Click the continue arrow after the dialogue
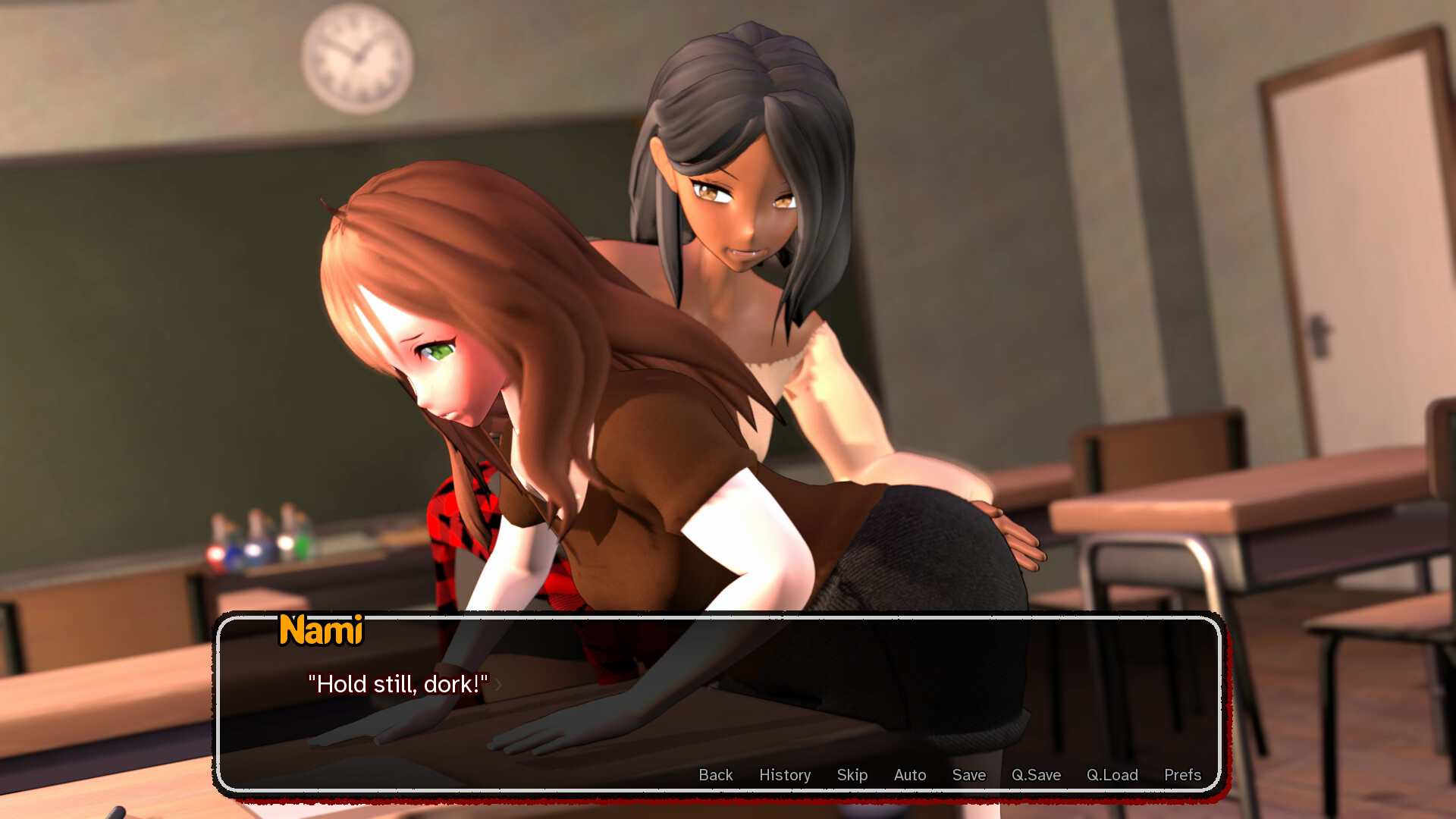Screen dimensions: 1456x819 (x=498, y=685)
